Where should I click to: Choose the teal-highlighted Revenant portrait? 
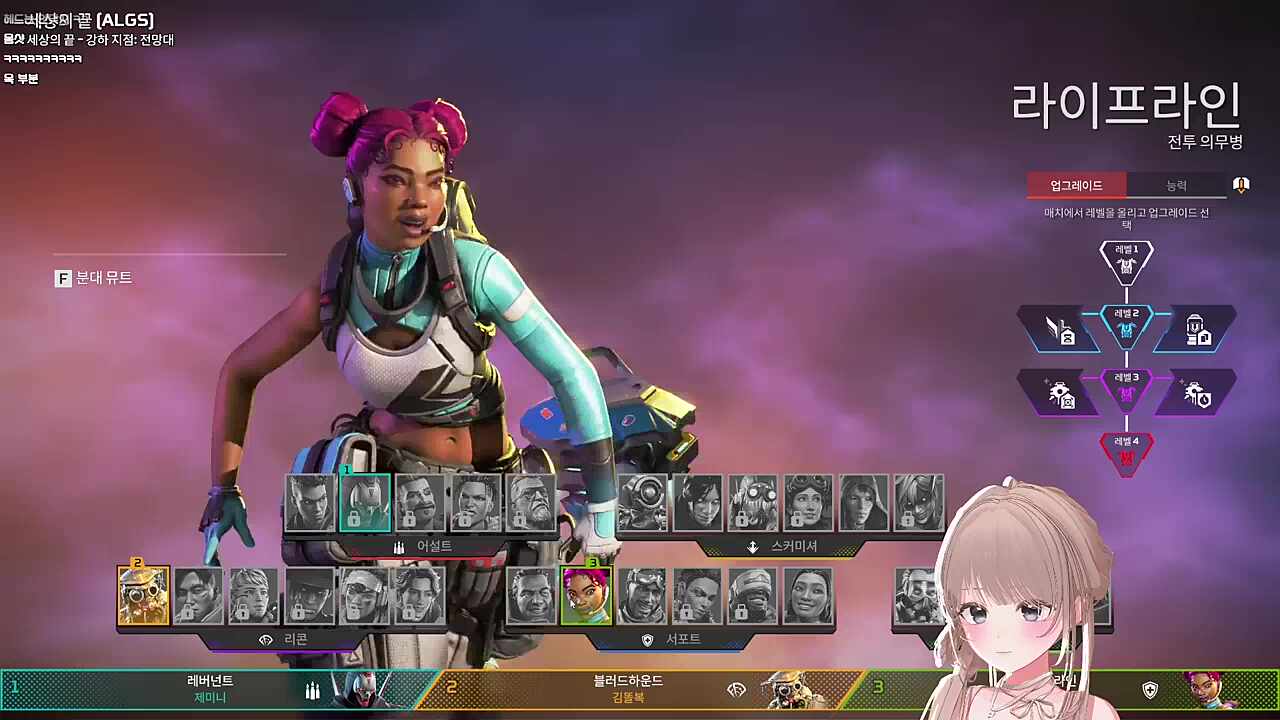365,503
